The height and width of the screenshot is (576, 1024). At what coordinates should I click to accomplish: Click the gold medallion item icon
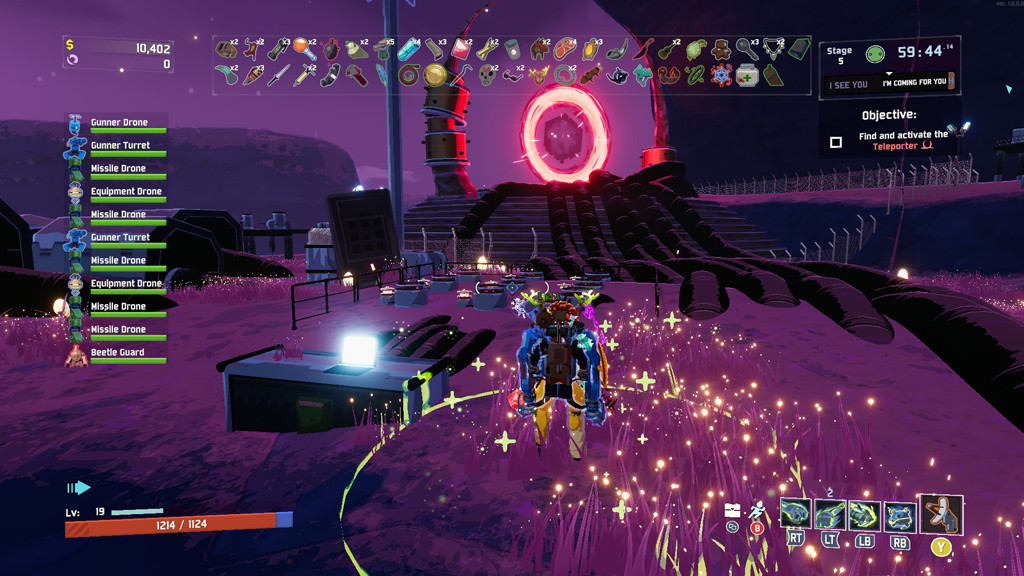434,74
